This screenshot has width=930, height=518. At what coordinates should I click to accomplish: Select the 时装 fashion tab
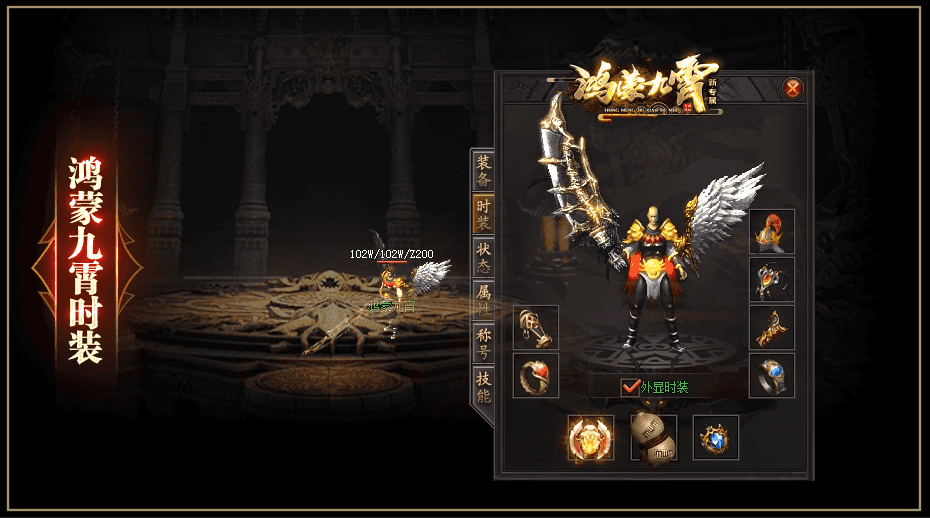(484, 213)
